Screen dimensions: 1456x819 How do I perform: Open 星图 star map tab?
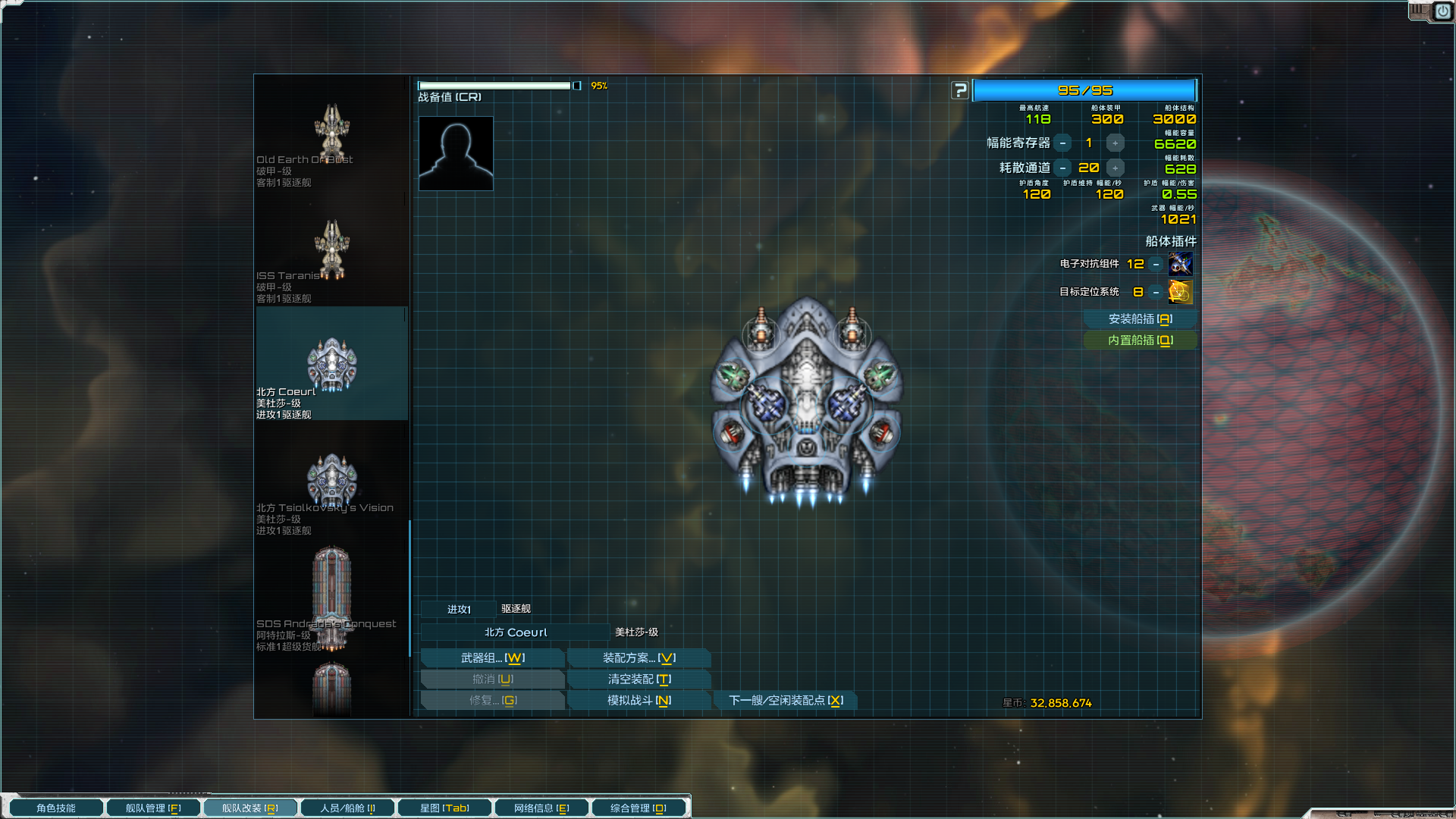[x=444, y=808]
